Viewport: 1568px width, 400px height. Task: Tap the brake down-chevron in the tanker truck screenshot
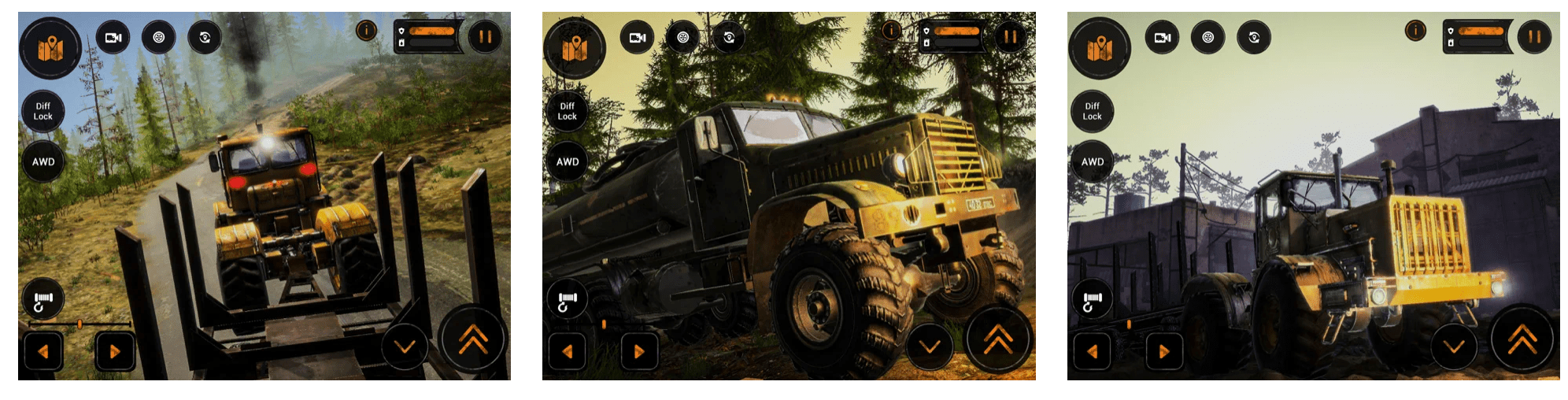[930, 346]
